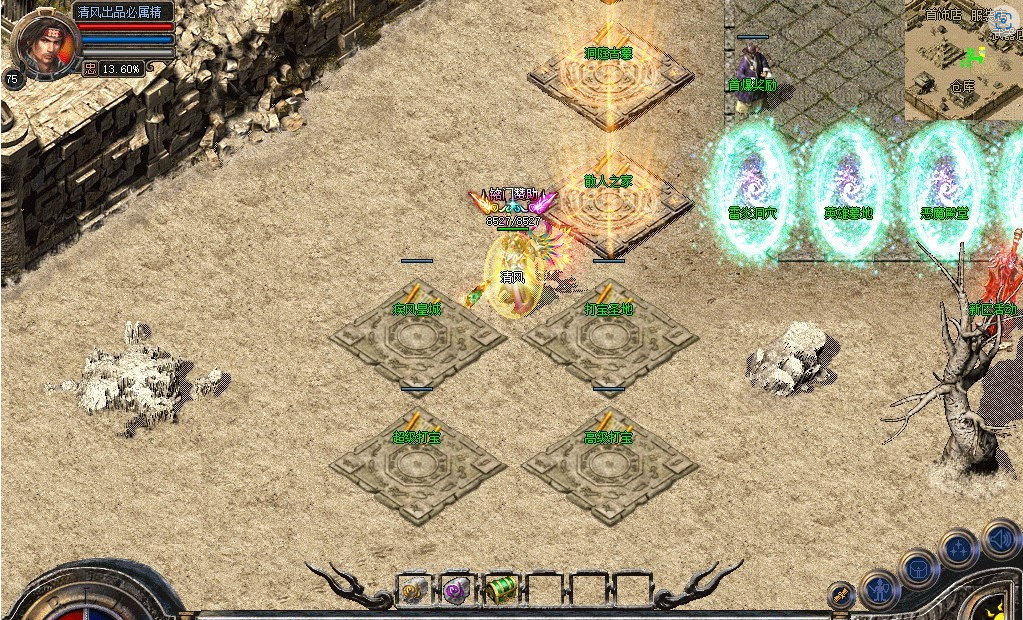The height and width of the screenshot is (620, 1023).
Task: Click the small gold icon beside round buttons
Action: (843, 595)
